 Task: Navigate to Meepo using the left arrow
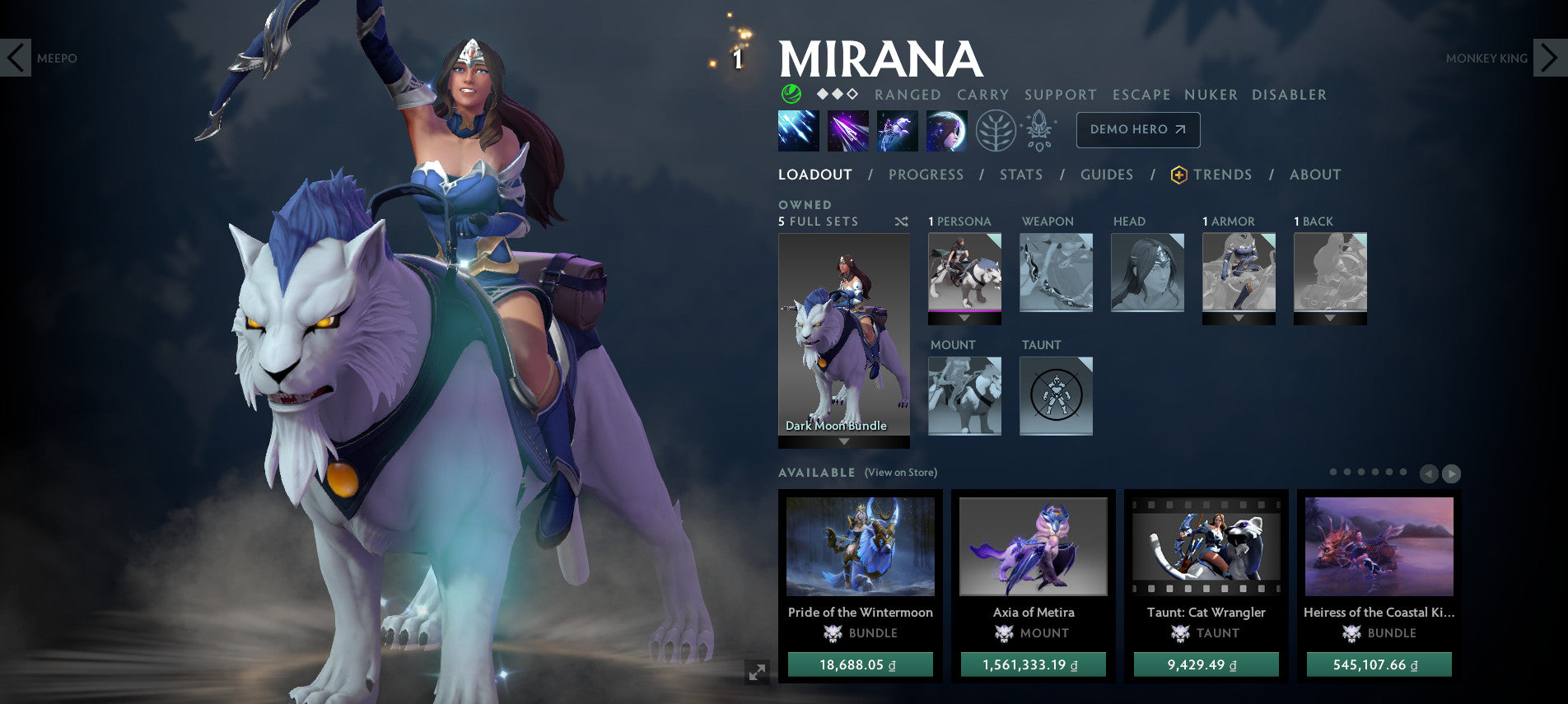tap(16, 56)
